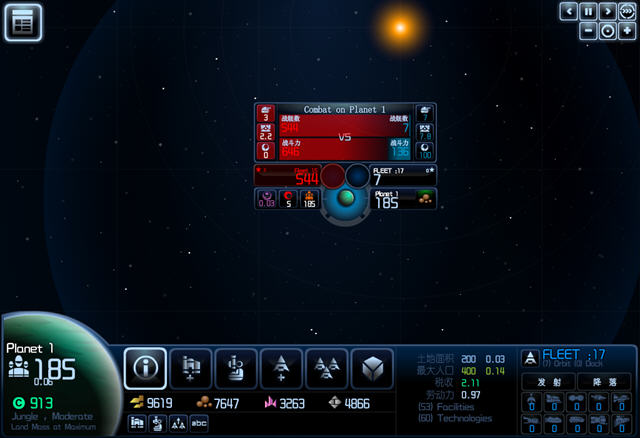640x438 pixels.
Task: Open the cube icon tab
Action: click(x=371, y=369)
